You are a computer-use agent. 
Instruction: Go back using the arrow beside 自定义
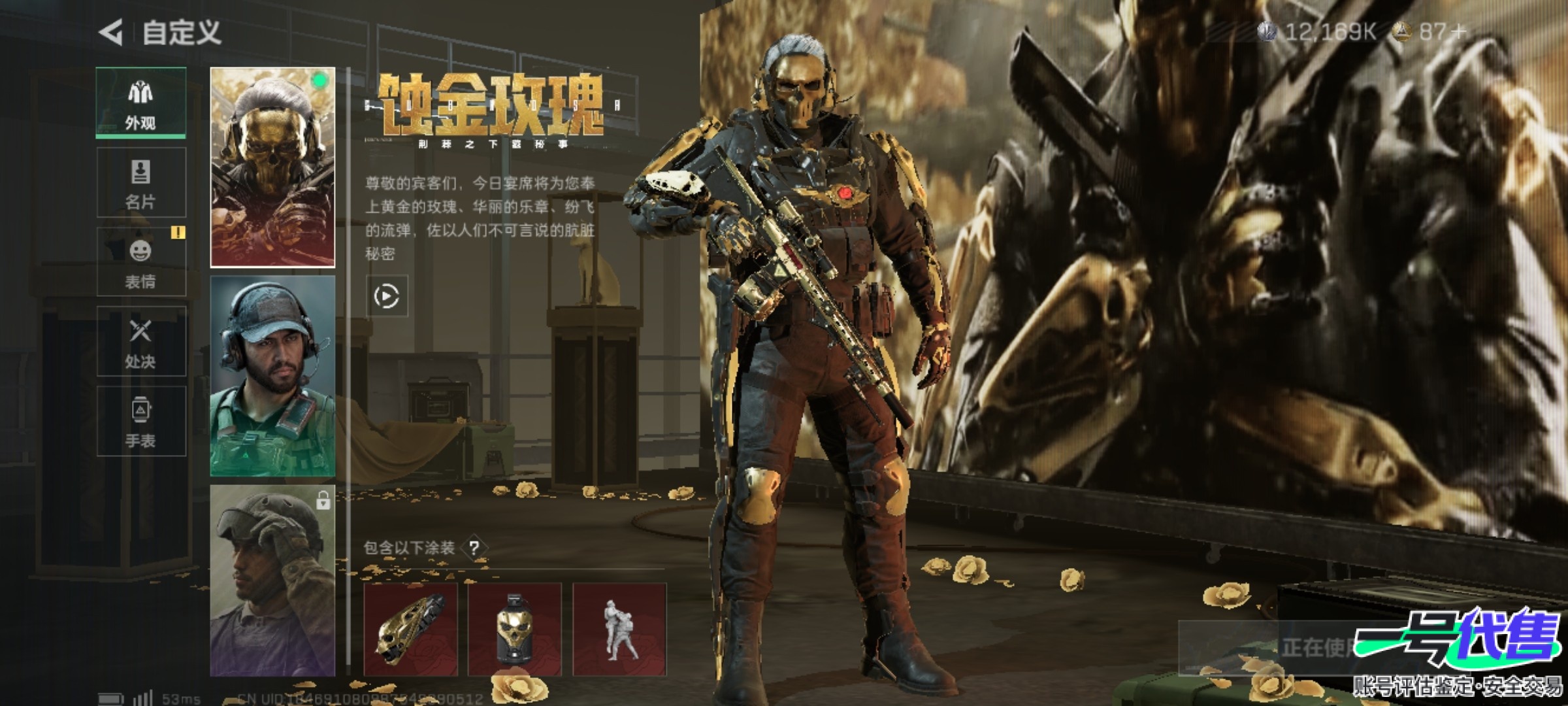(x=111, y=32)
